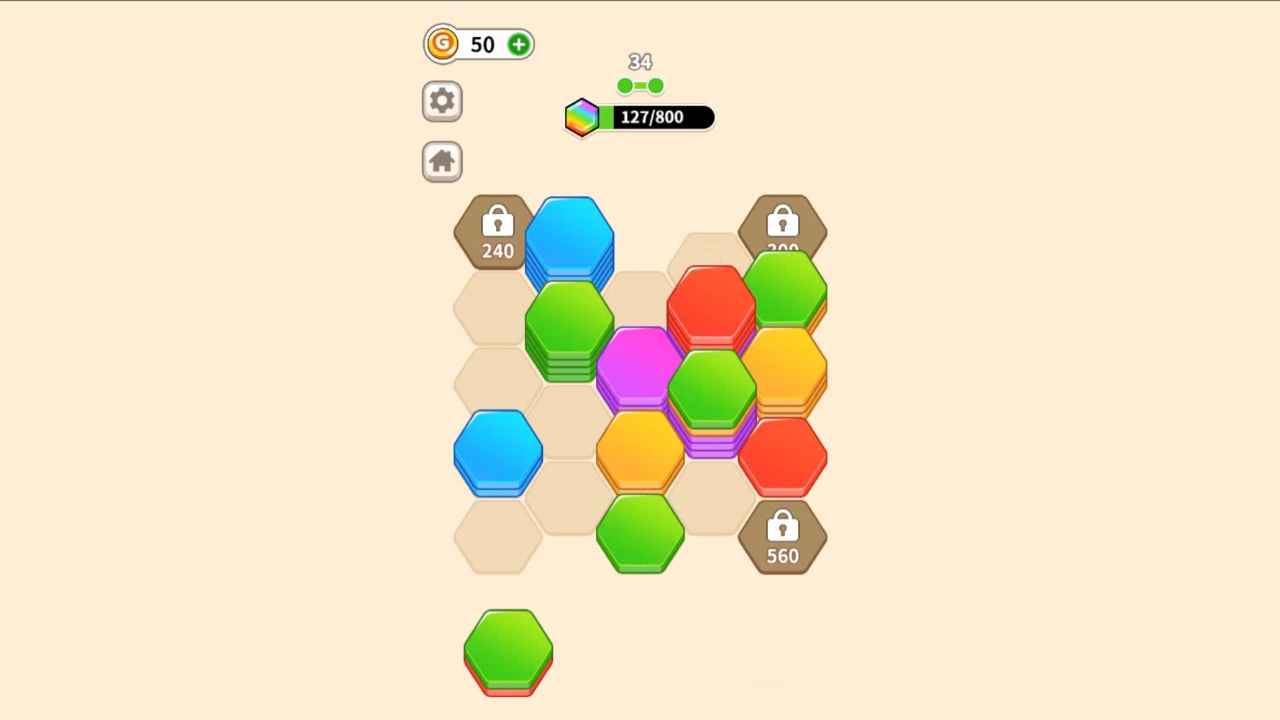Screen dimensions: 1280x720
Task: Pick up the single green hexagon at bottom
Action: tap(508, 650)
